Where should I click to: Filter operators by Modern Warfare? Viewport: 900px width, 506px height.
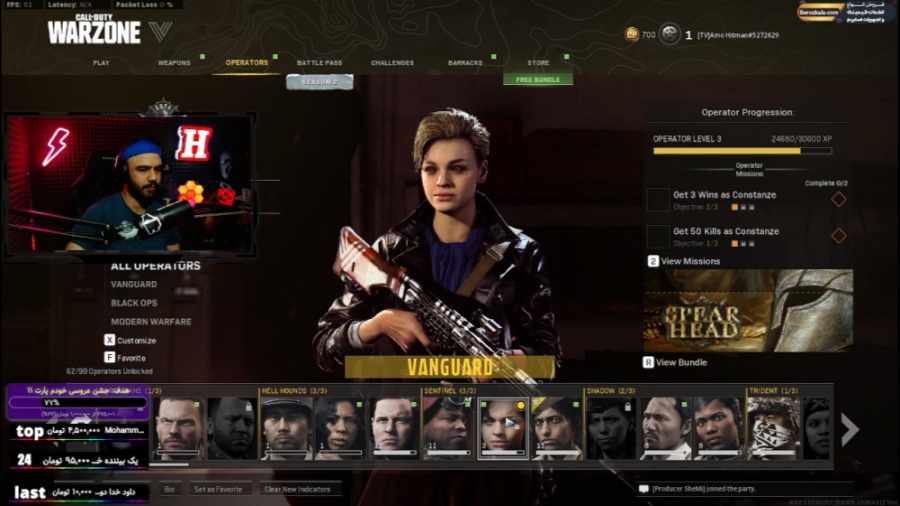click(151, 322)
